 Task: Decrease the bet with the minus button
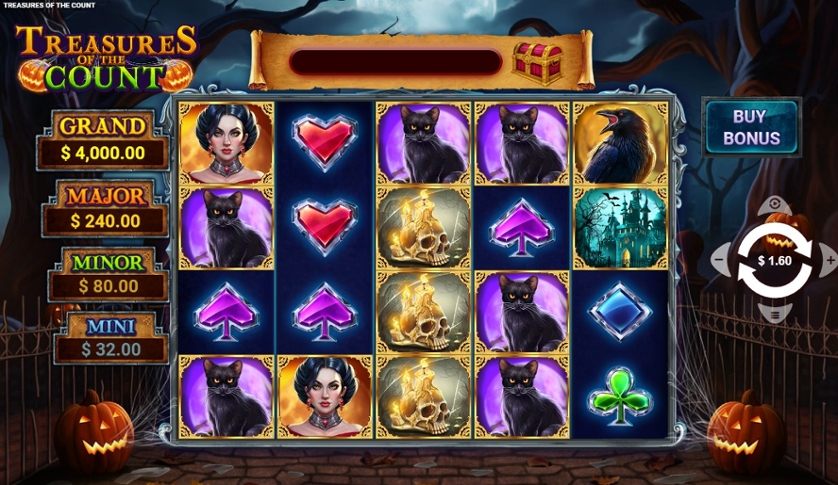[719, 261]
